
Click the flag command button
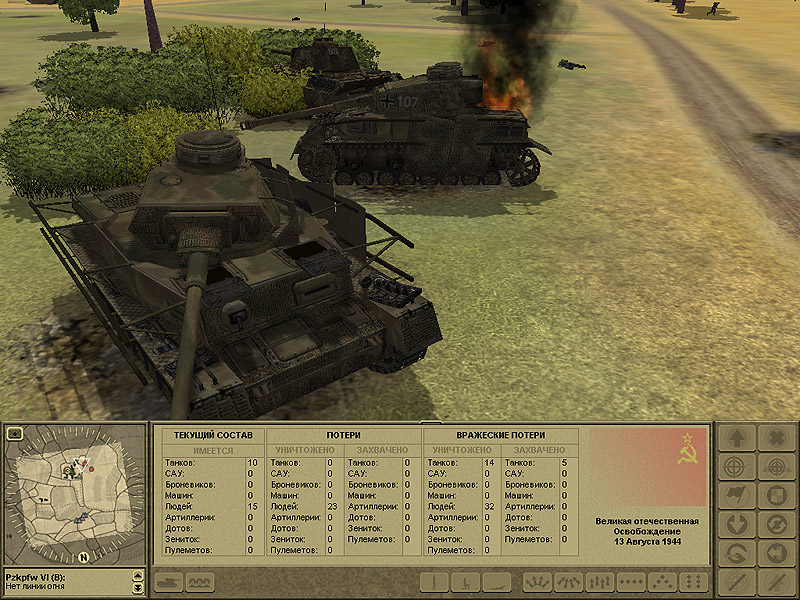click(x=735, y=496)
